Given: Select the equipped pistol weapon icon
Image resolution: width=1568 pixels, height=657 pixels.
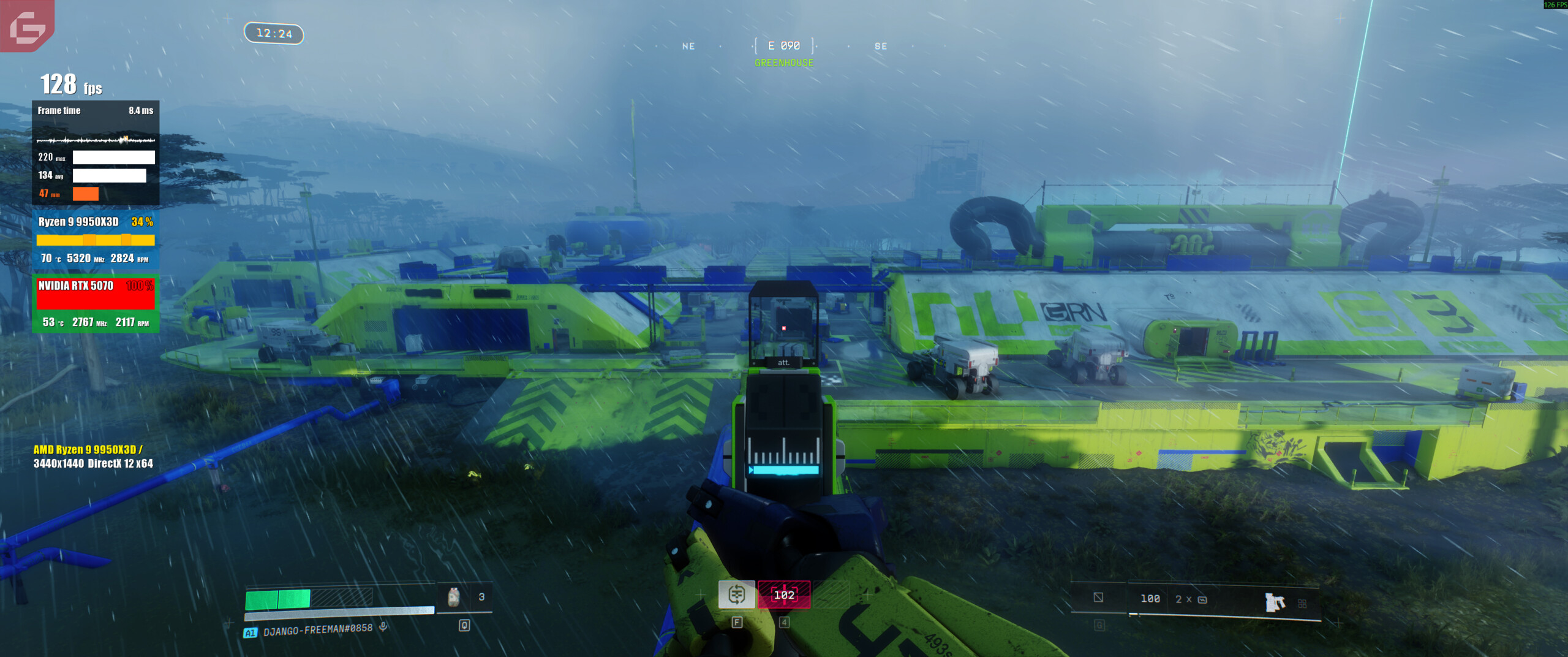Looking at the screenshot, I should [1275, 602].
